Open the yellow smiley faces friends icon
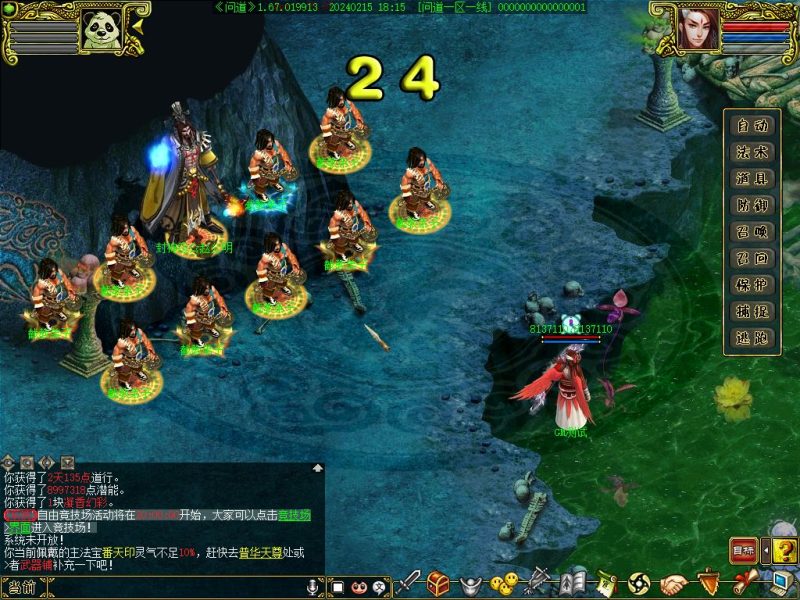Viewport: 800px width, 600px height. [508, 582]
